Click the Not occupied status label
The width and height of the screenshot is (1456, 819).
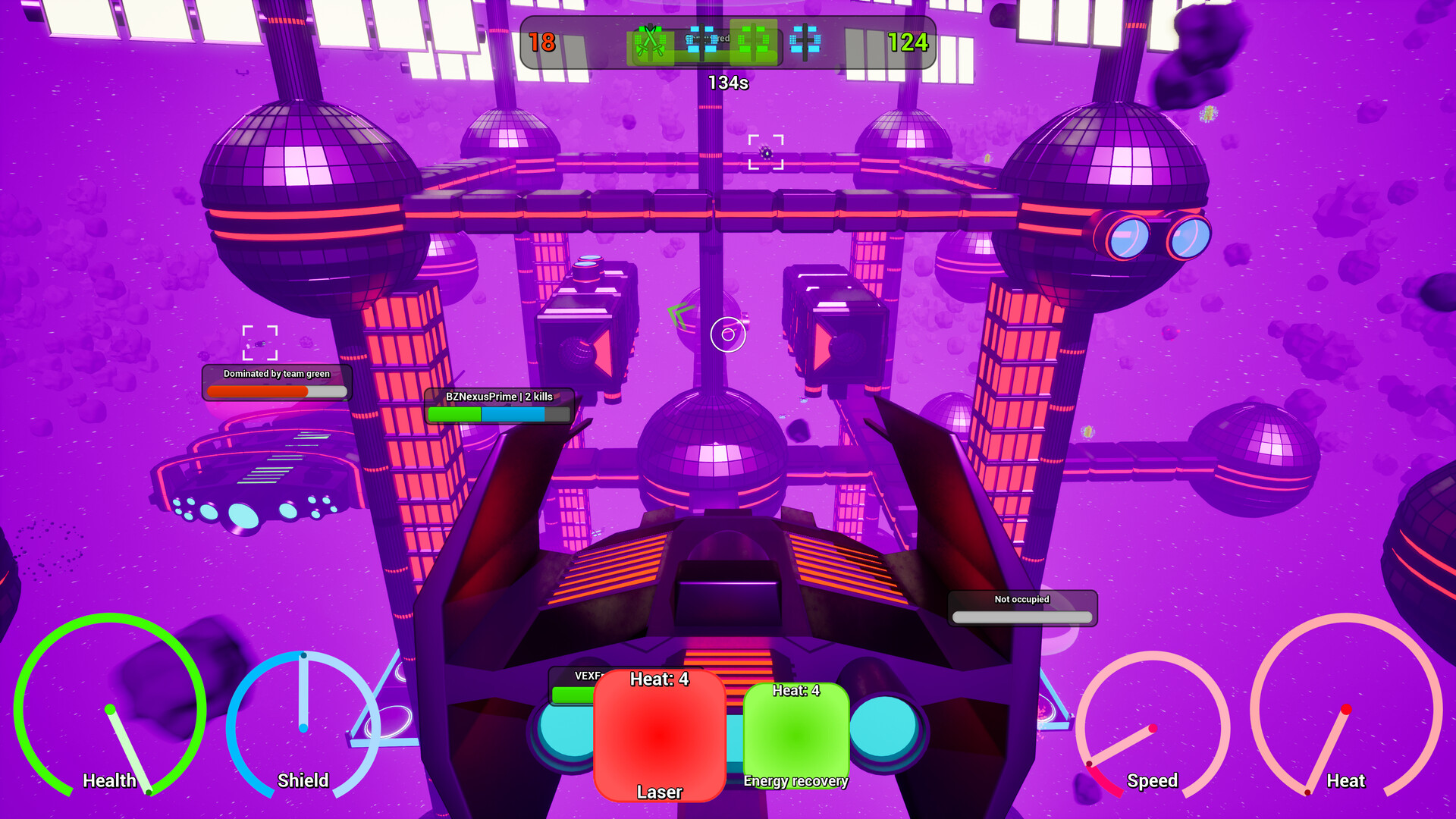click(x=1021, y=599)
